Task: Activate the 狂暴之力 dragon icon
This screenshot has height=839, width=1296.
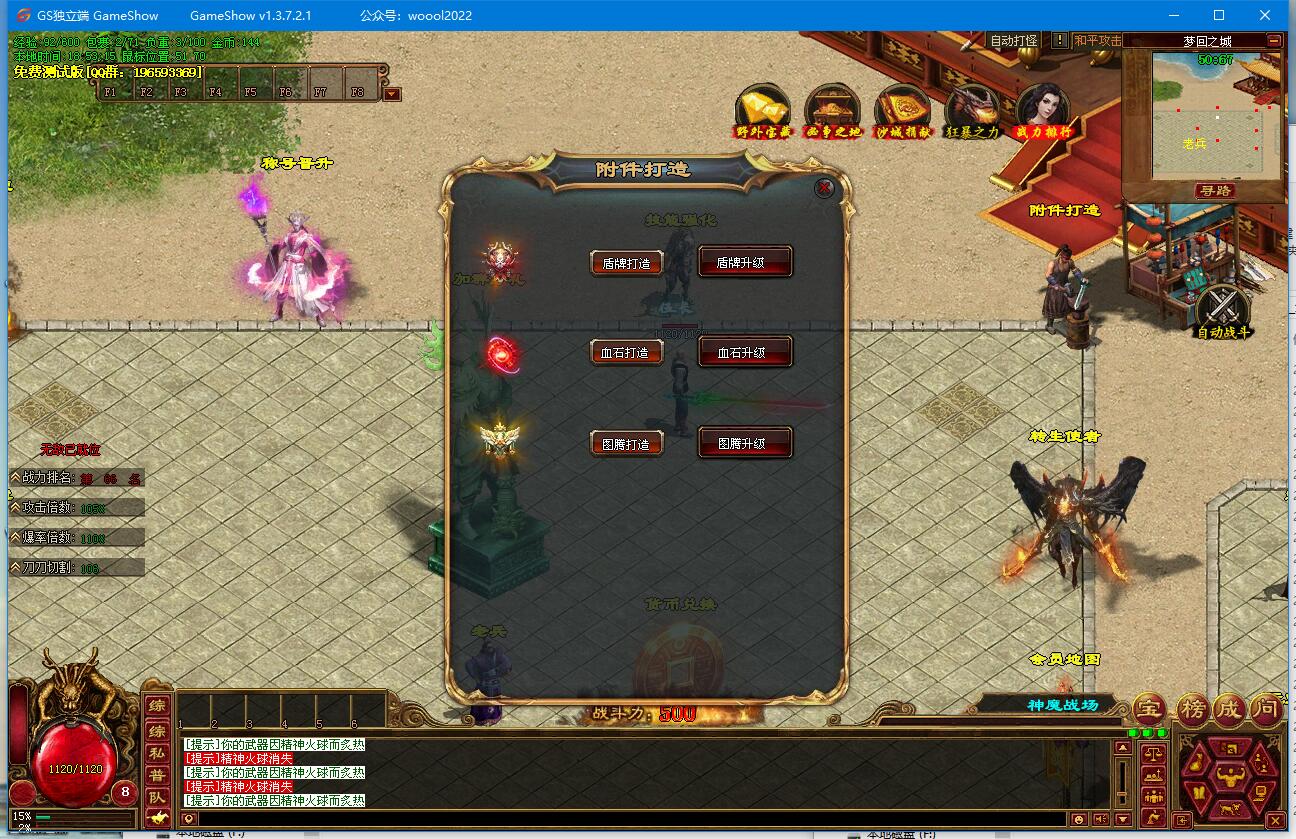Action: click(x=972, y=108)
